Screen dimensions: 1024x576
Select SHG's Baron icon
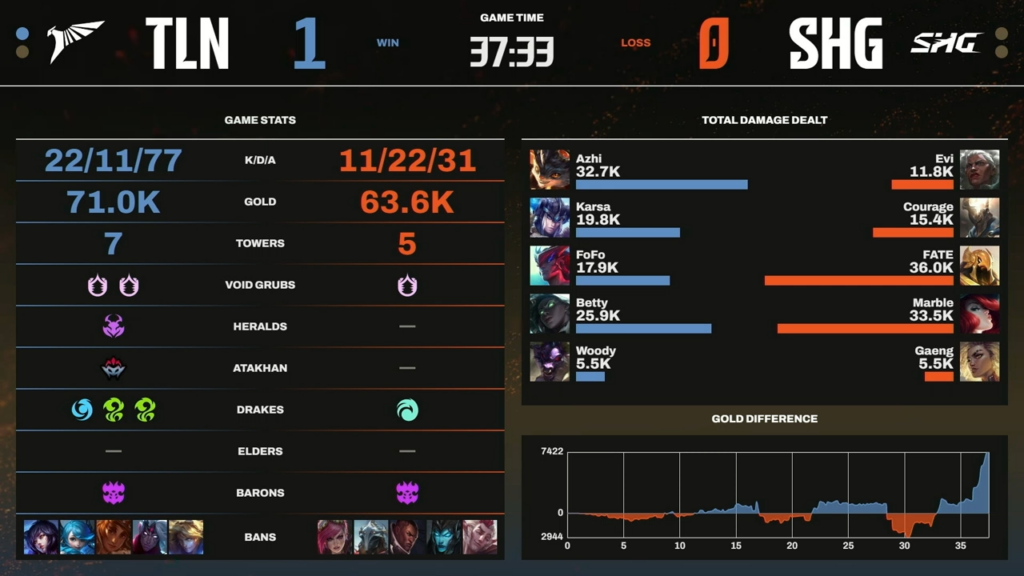(408, 492)
